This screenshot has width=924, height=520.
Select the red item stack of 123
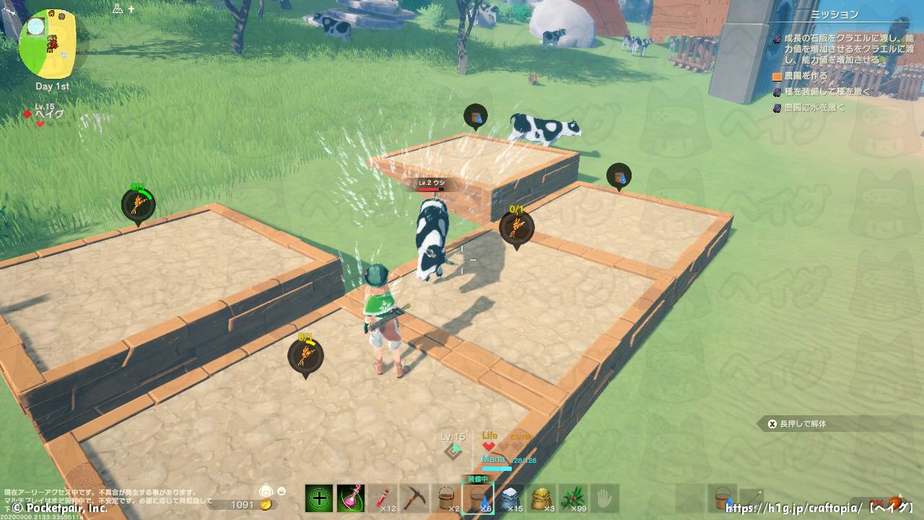[x=383, y=498]
